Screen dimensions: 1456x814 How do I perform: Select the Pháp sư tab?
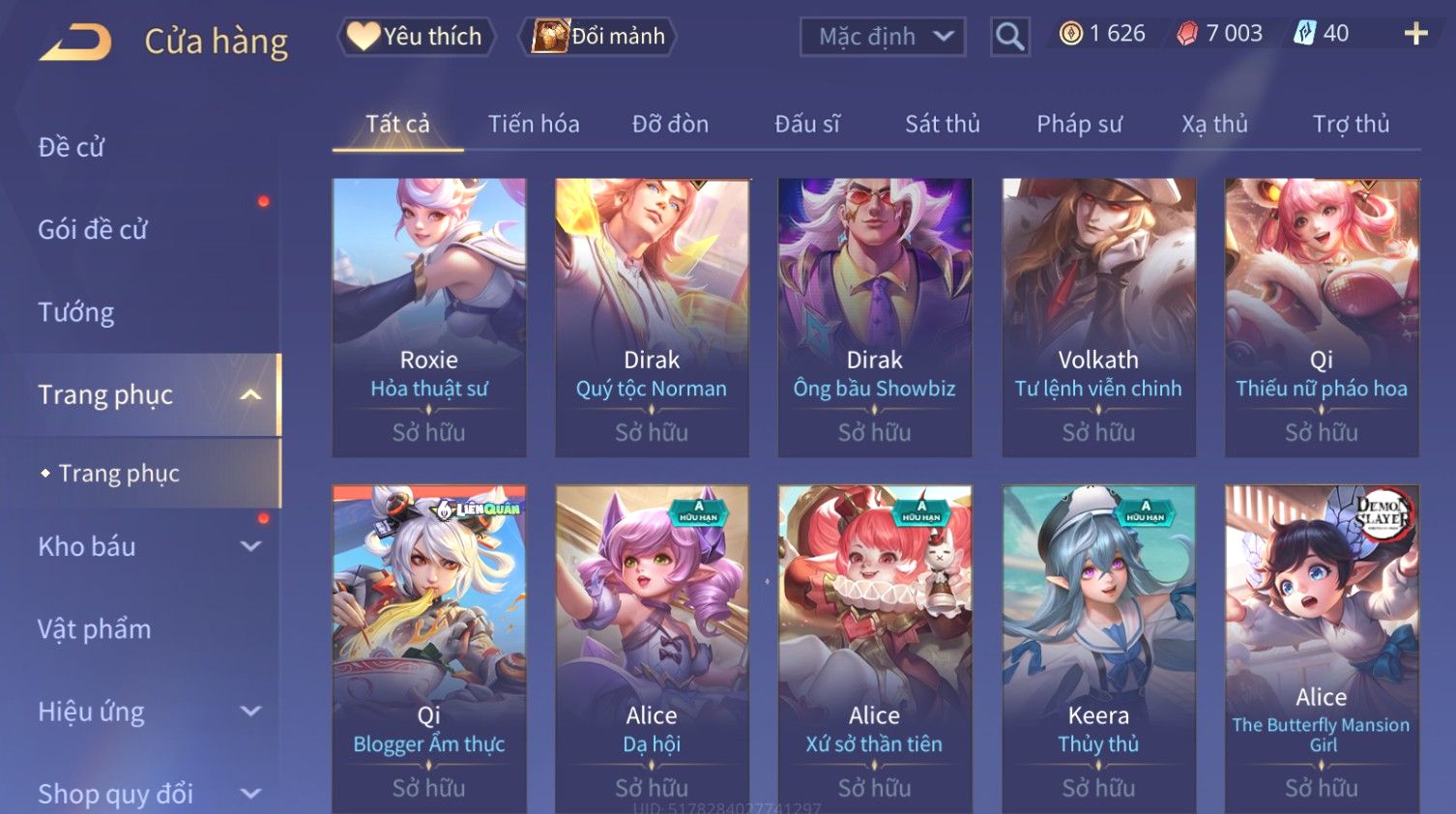tap(1079, 124)
